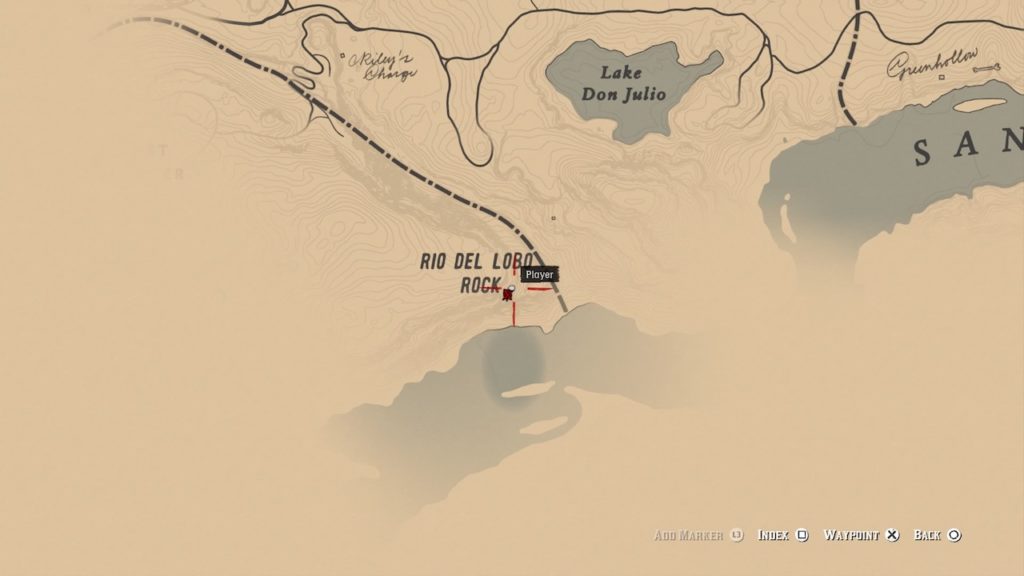This screenshot has width=1024, height=576.
Task: Select the white Player marker on the map
Action: point(512,288)
